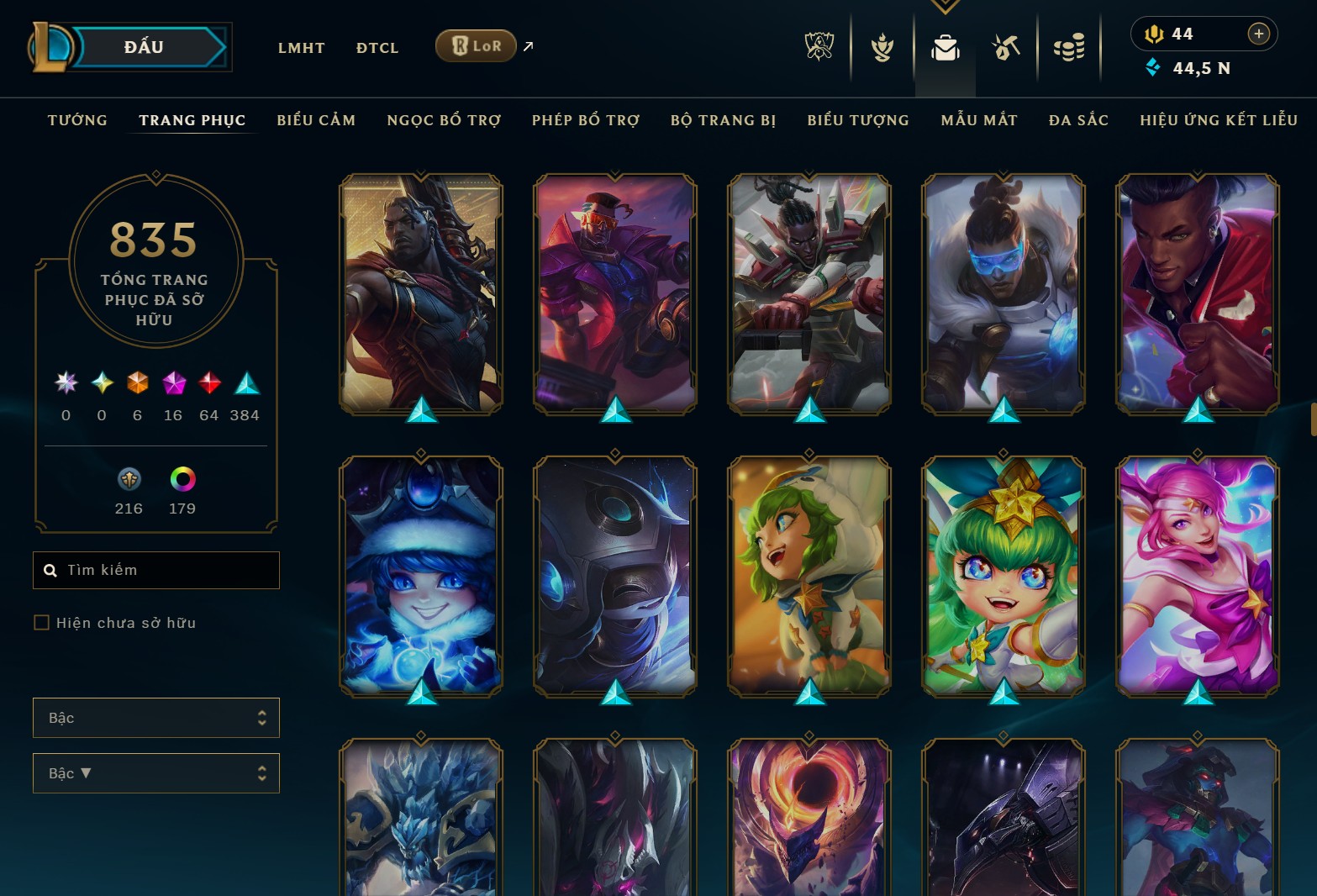
Task: Select the purple epic rarity gem showing 16
Action: [173, 384]
